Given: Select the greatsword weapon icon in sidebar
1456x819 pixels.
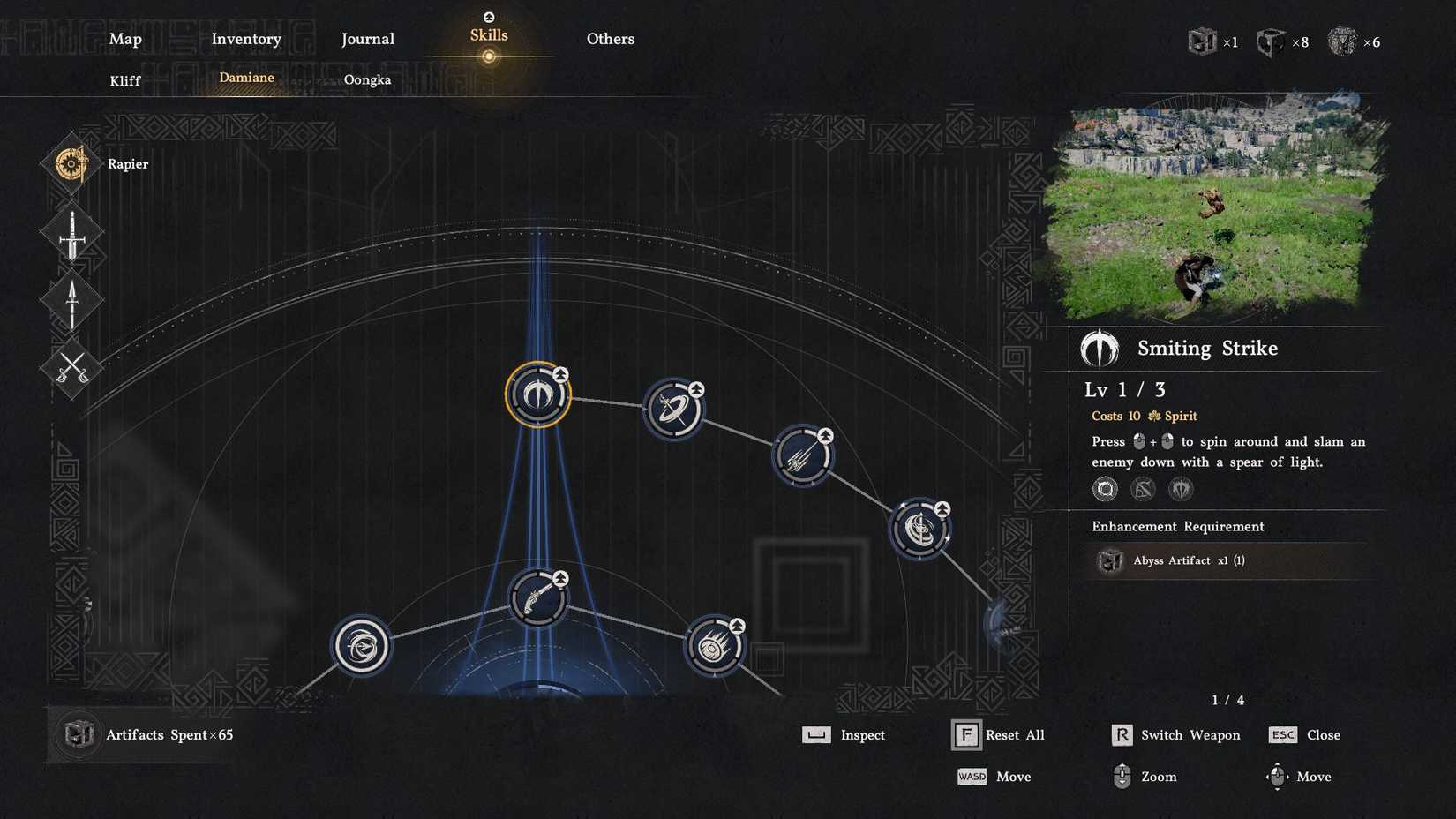Looking at the screenshot, I should [x=71, y=234].
